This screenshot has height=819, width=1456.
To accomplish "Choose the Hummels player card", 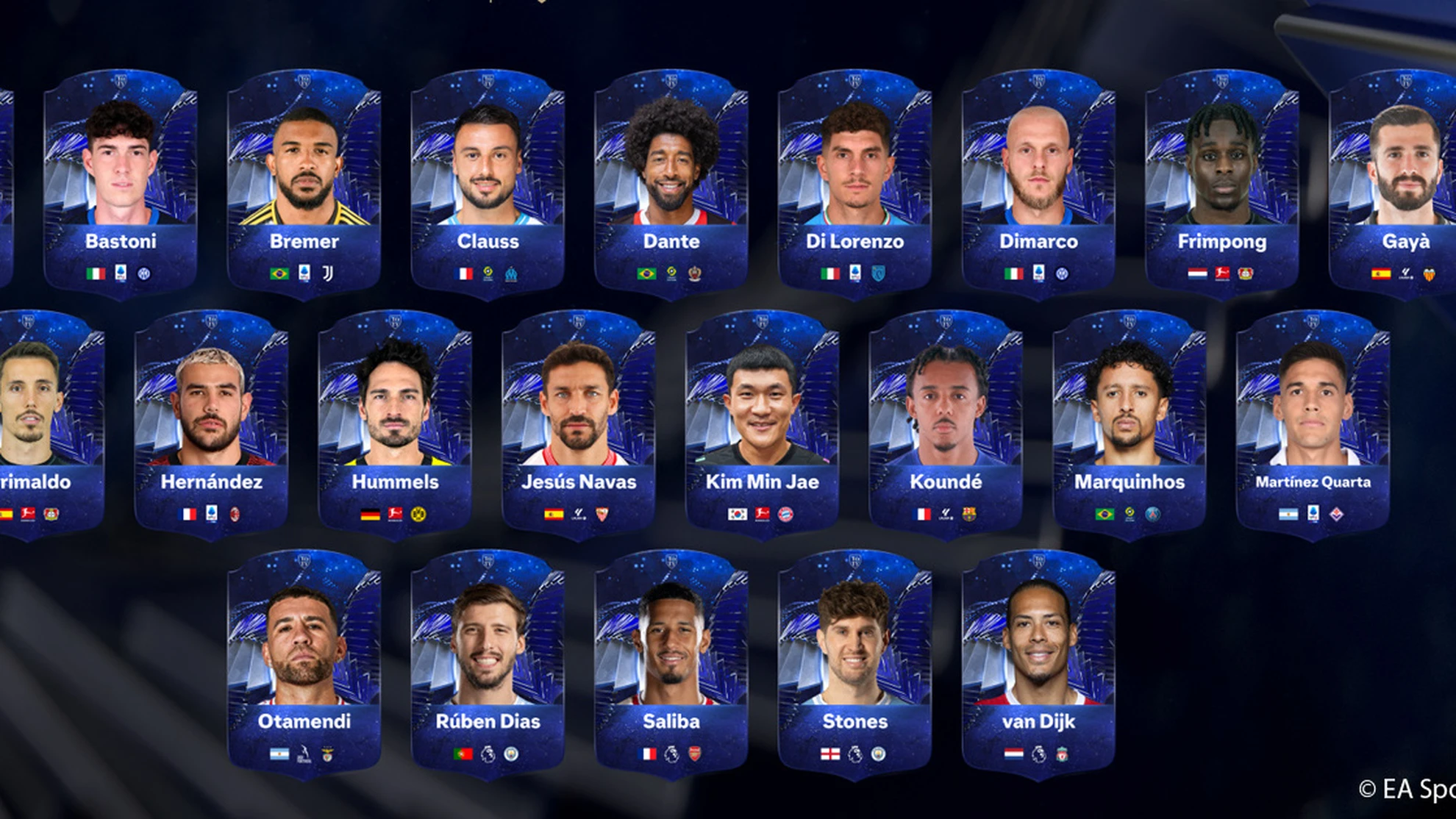I will click(x=396, y=424).
